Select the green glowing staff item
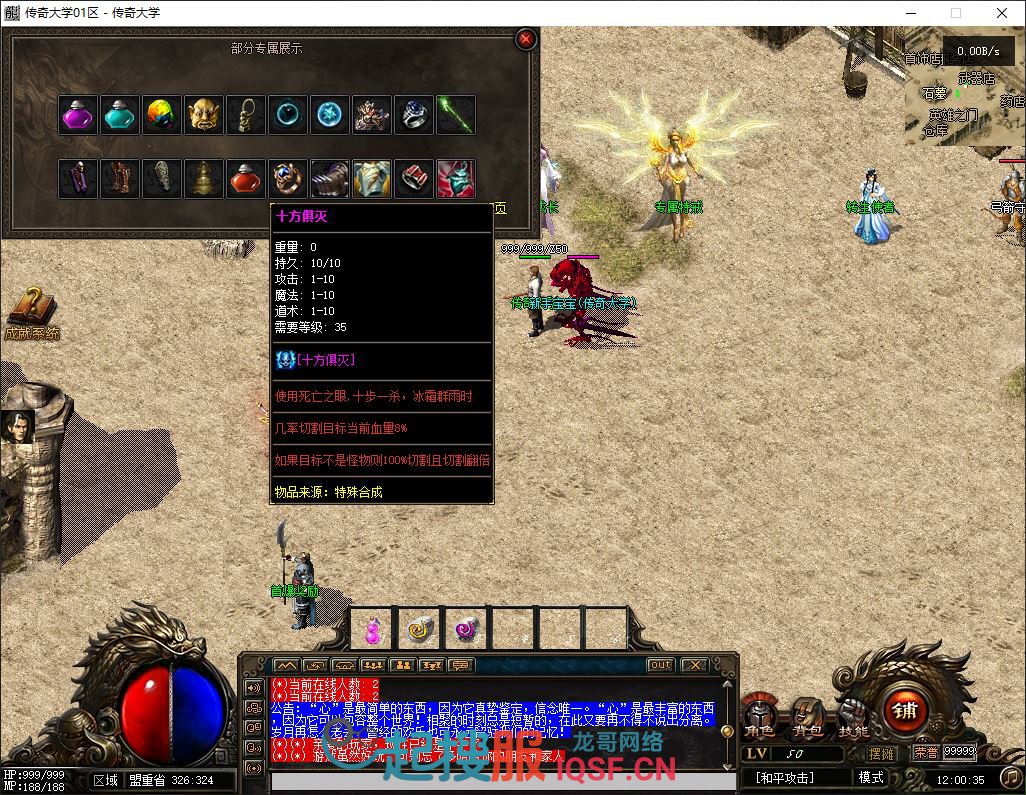Viewport: 1026px width, 795px height. (456, 116)
